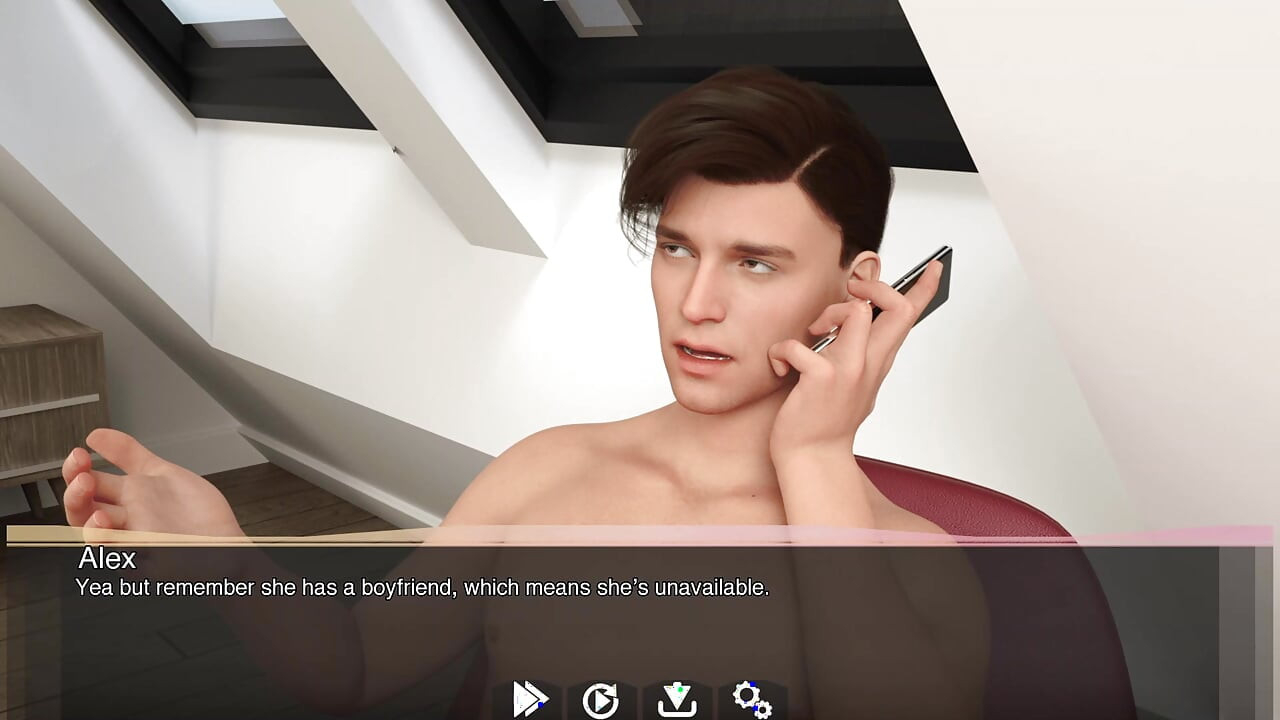
Task: Select the quick menu settings entry
Action: [x=752, y=697]
